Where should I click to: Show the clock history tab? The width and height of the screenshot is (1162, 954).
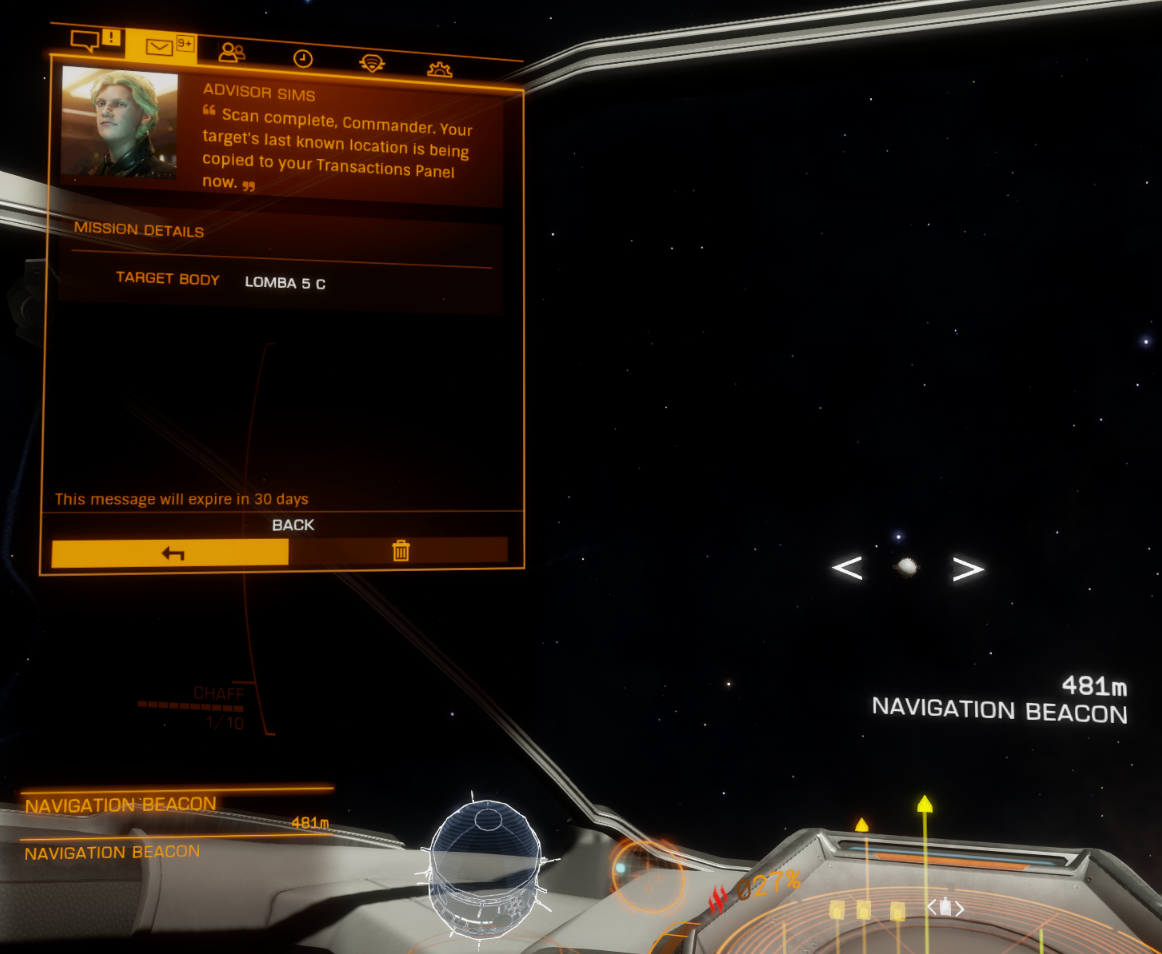(x=302, y=59)
